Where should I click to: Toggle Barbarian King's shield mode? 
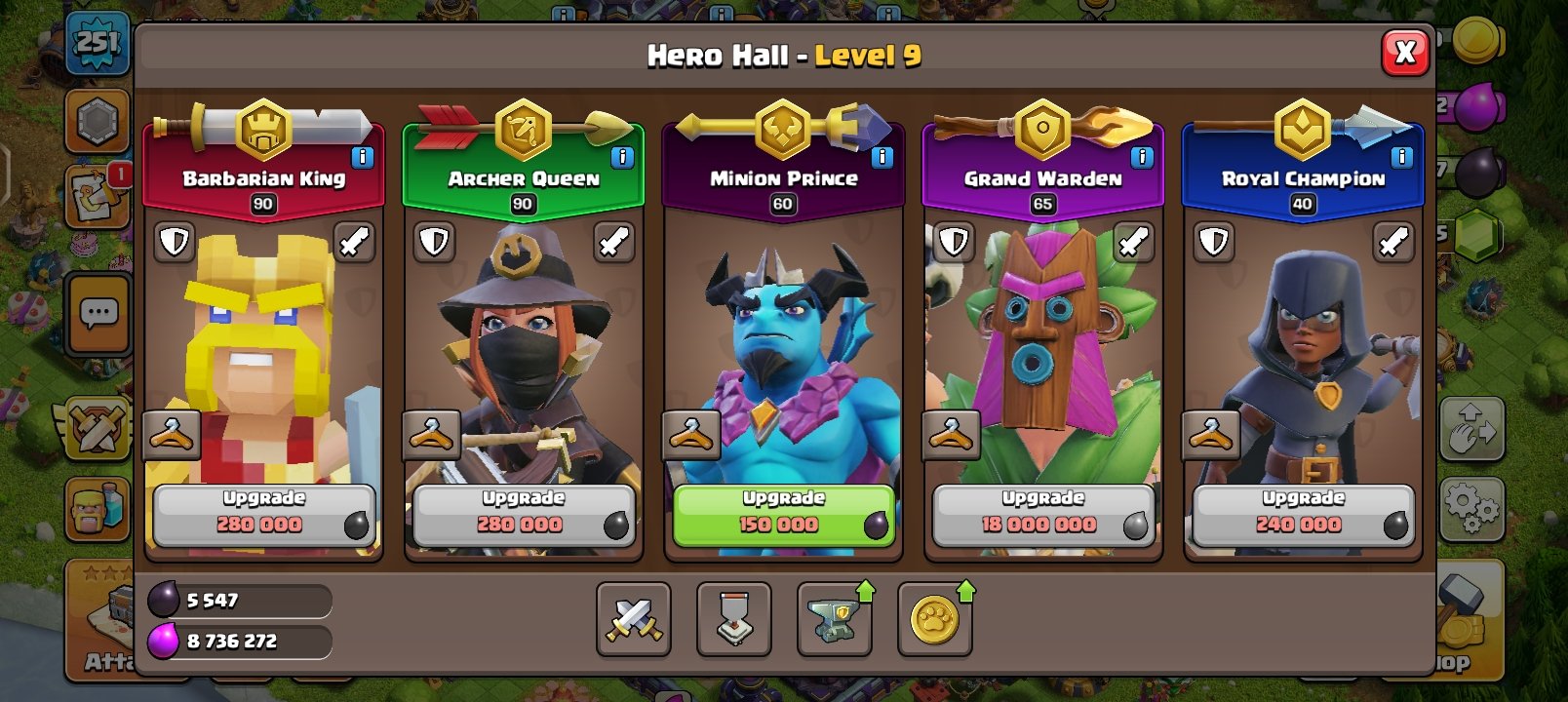pos(175,242)
